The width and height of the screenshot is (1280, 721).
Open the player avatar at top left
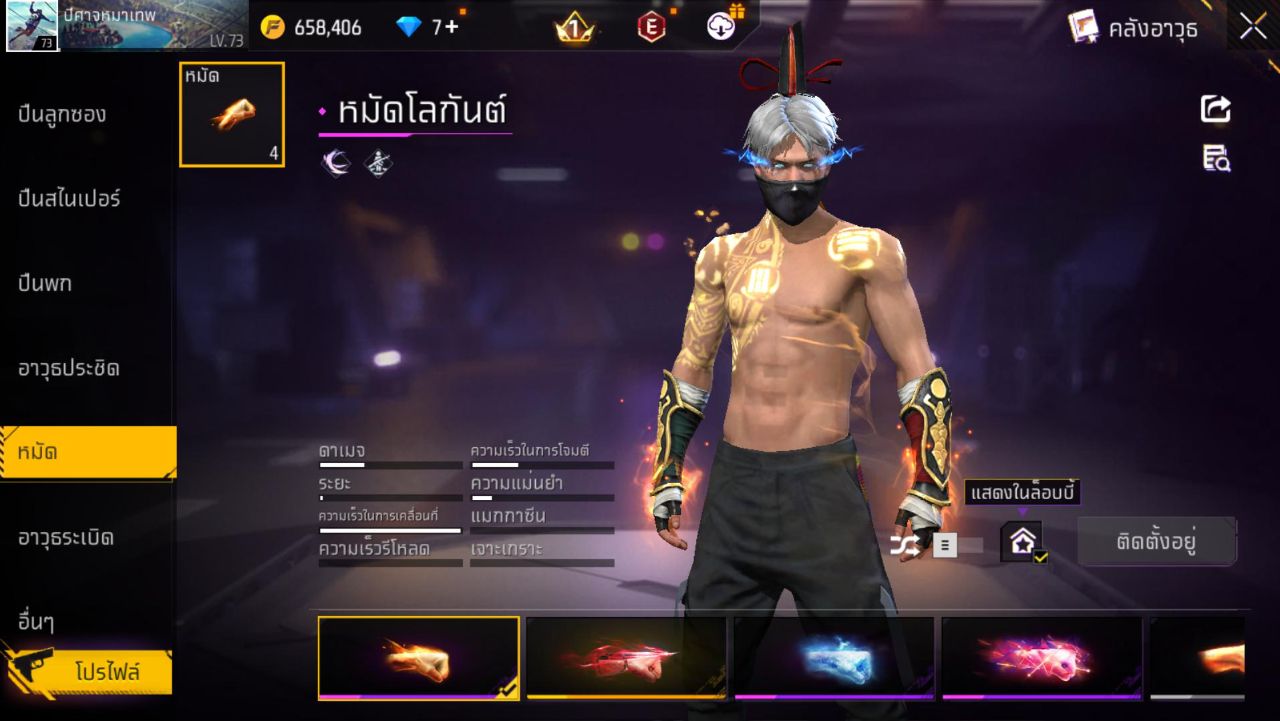(30, 27)
